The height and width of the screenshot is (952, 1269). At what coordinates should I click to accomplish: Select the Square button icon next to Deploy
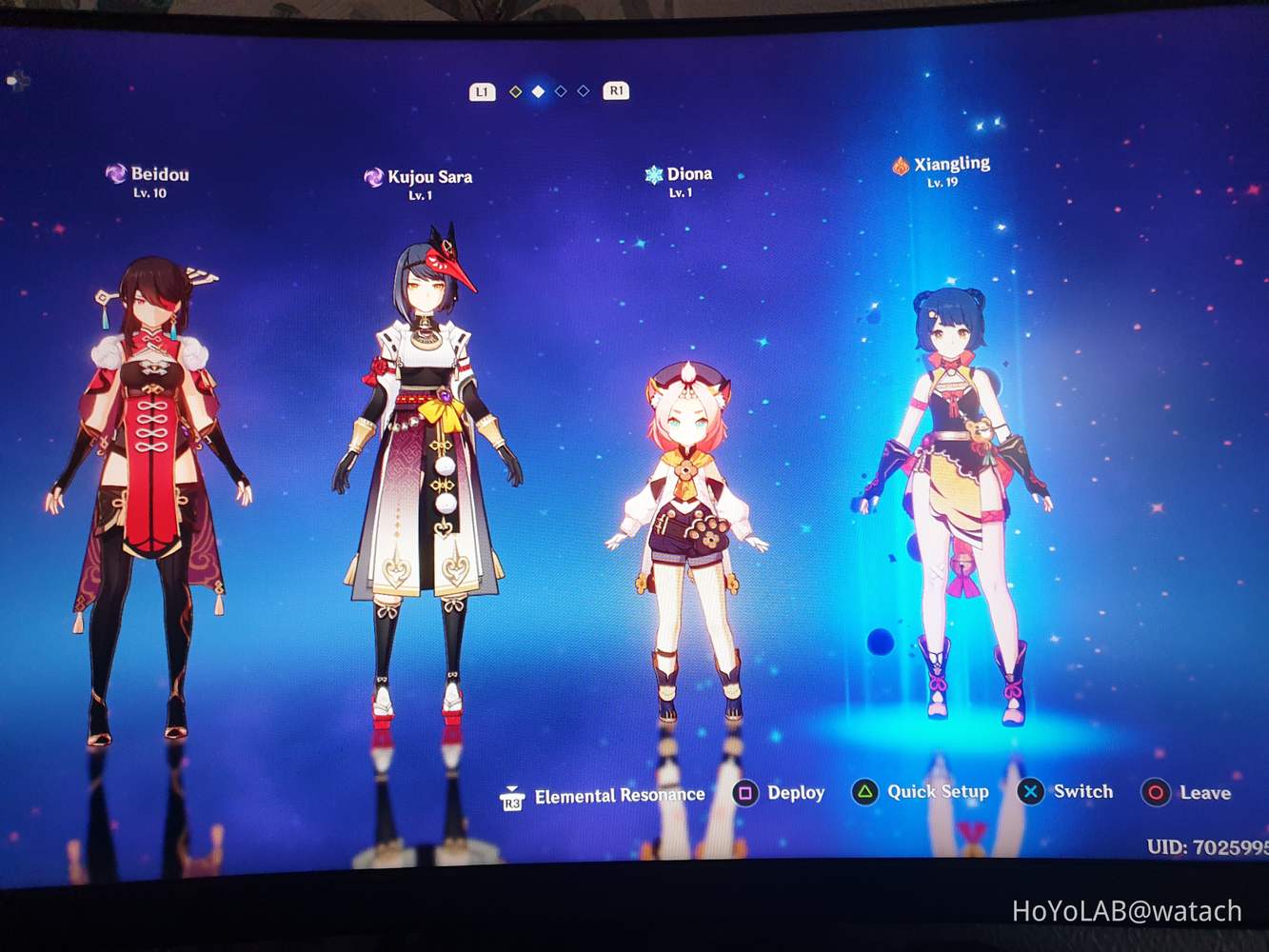point(746,792)
